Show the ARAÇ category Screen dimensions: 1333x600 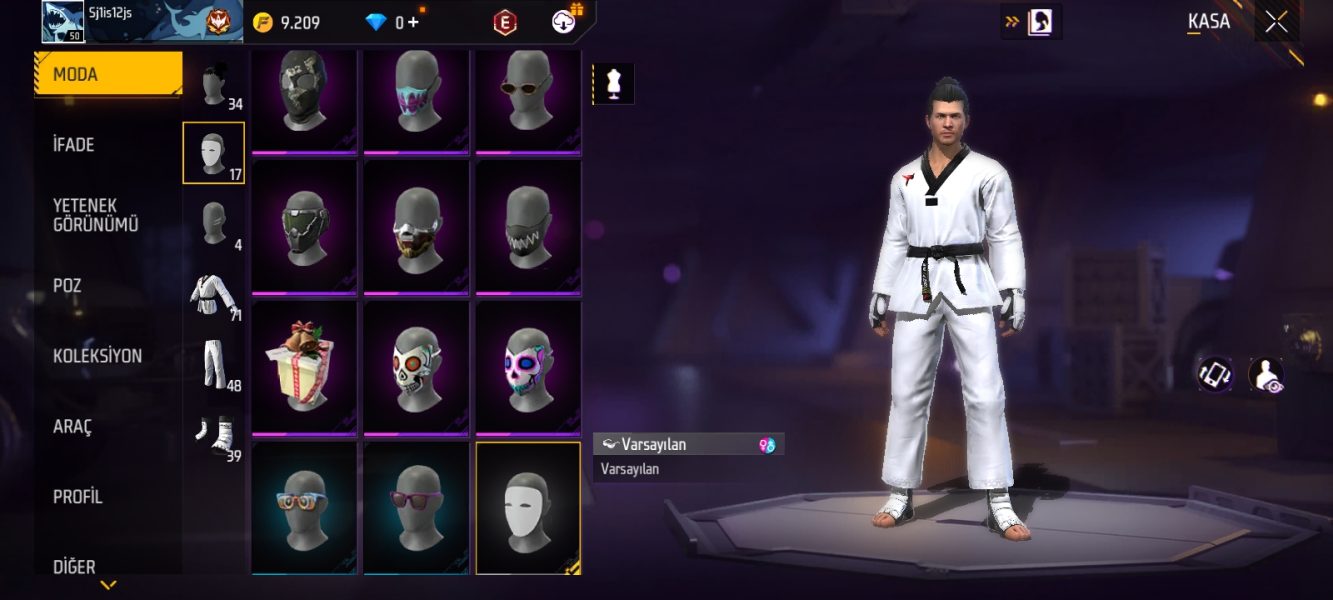[x=108, y=427]
